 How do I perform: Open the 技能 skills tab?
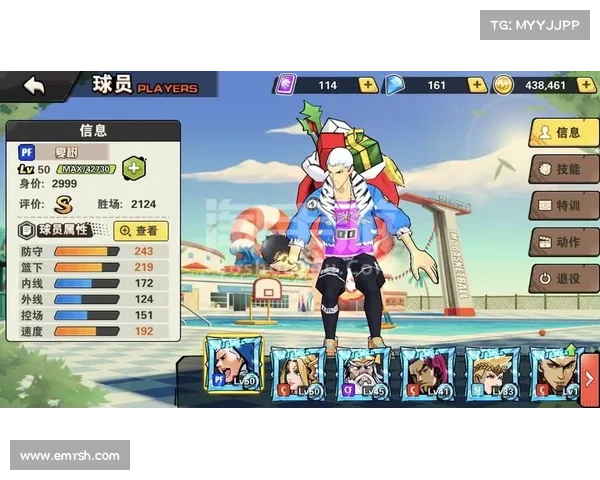[563, 169]
